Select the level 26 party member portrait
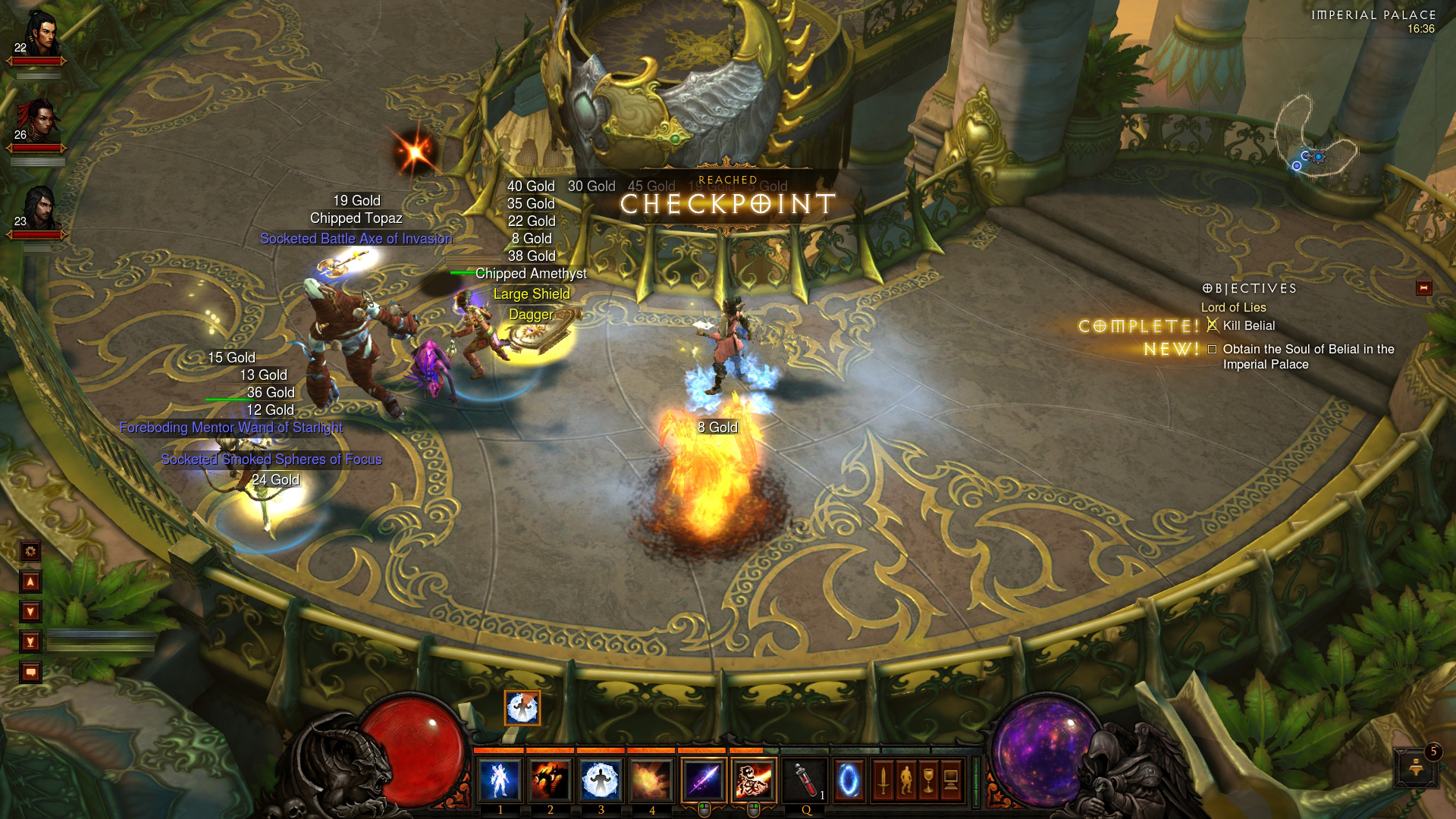 click(x=37, y=120)
